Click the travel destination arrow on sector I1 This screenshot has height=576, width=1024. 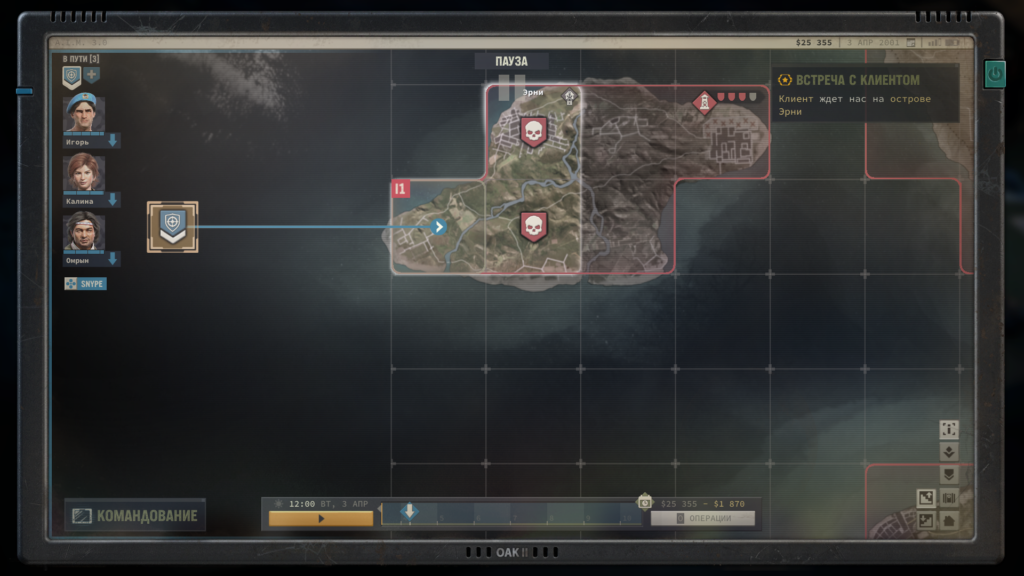(438, 227)
